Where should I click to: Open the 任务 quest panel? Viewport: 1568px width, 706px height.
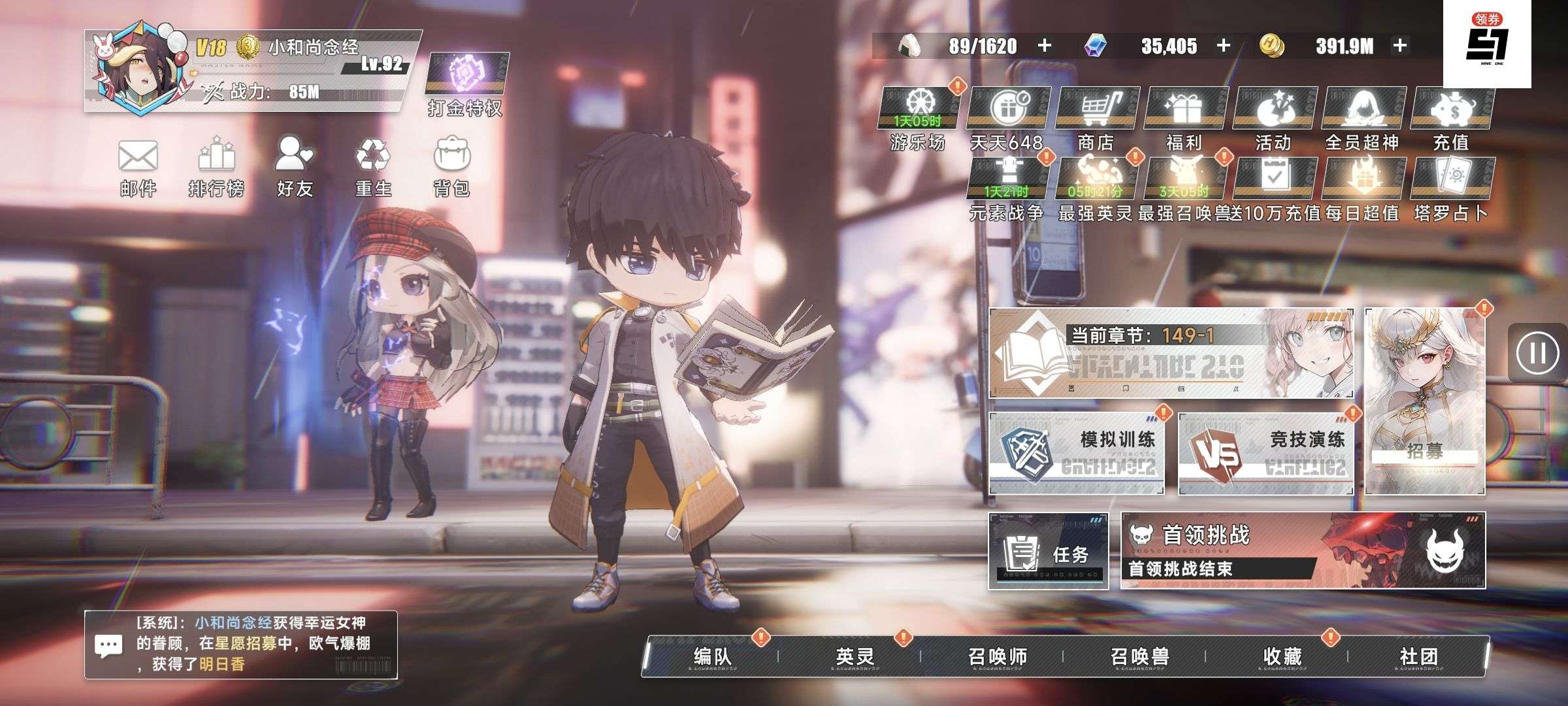click(x=1049, y=551)
